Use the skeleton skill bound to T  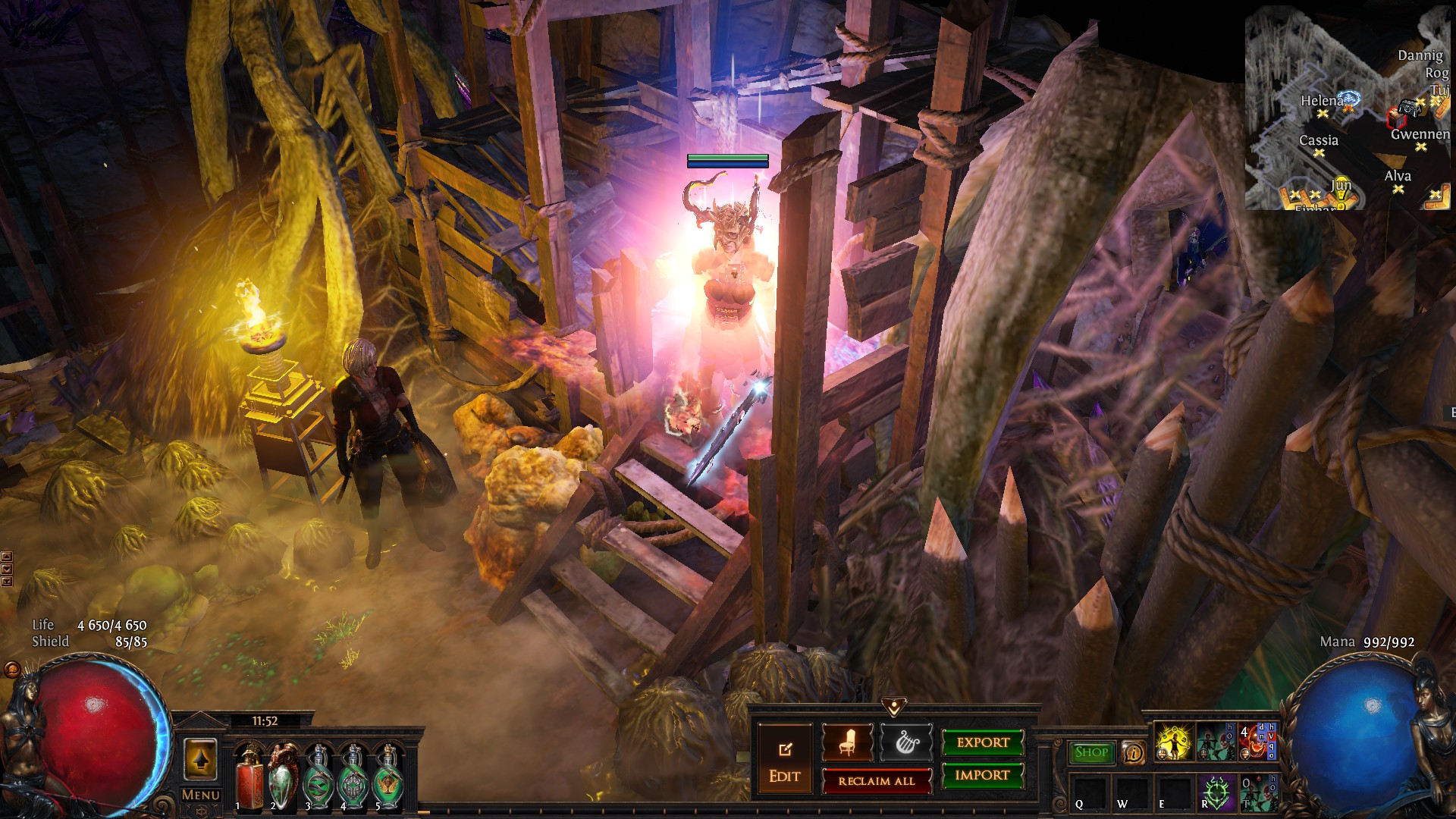[x=1257, y=792]
